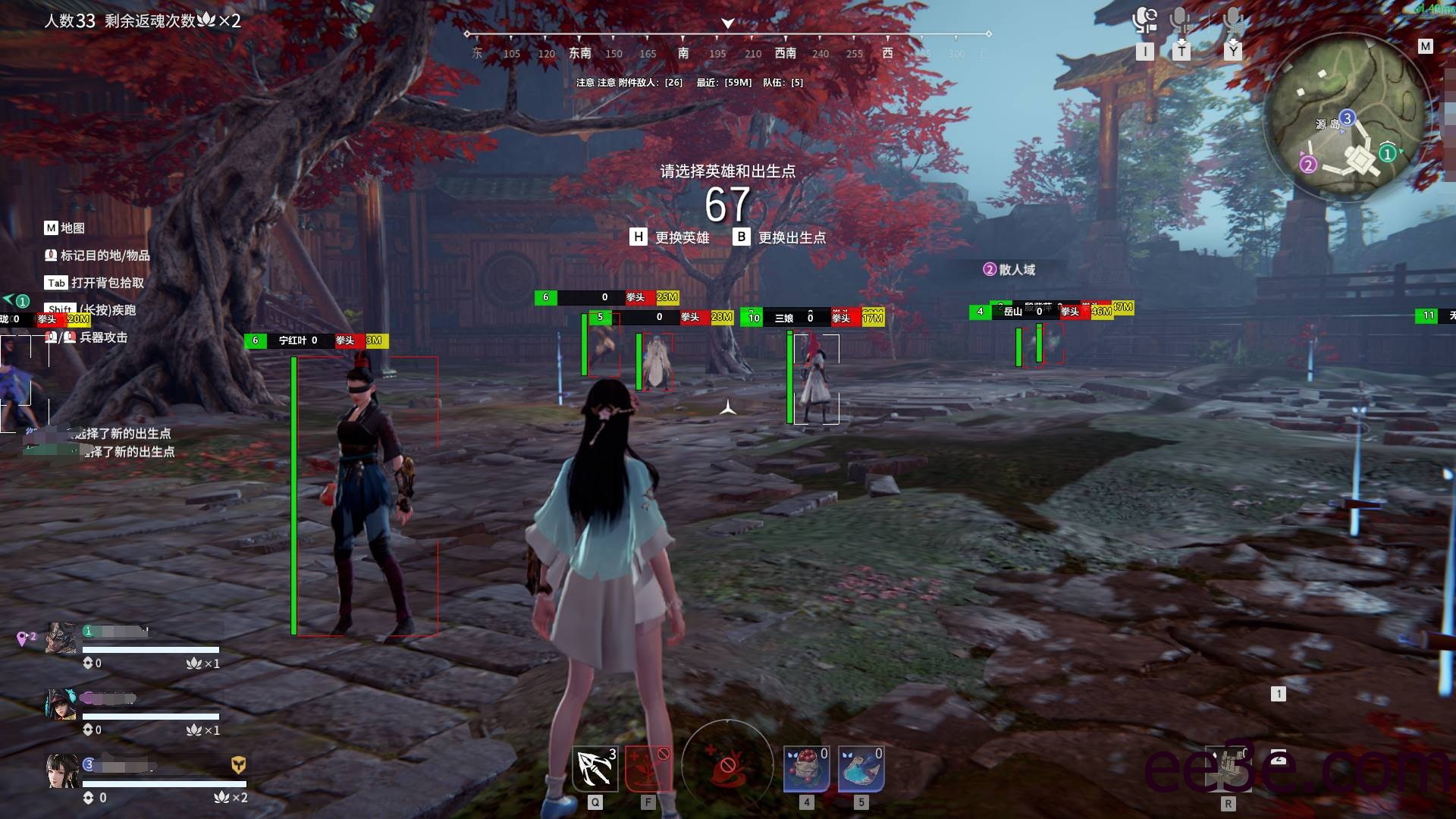Click the ② 散人域 area label
Screen dimensions: 1456x819
pyautogui.click(x=1009, y=269)
